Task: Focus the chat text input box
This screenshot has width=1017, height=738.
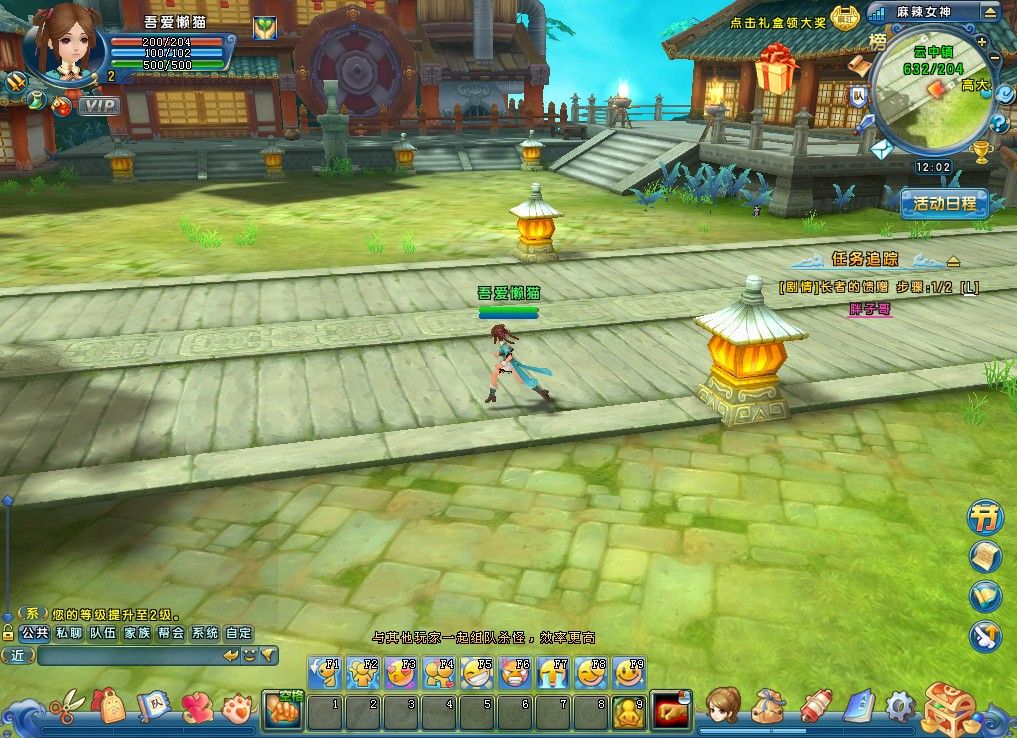Action: 128,656
